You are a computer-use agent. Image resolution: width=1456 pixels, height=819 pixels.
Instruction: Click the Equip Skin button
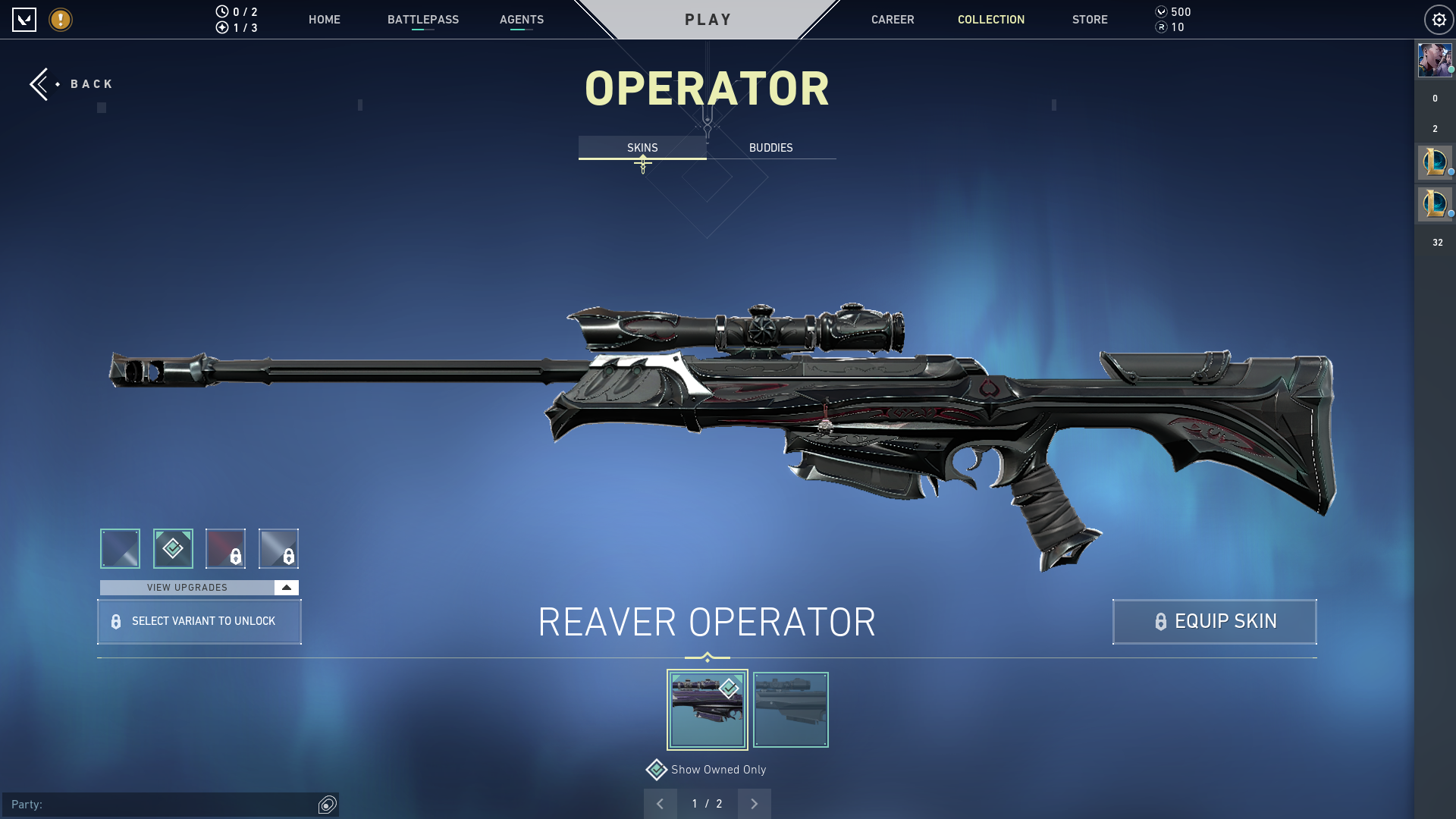pos(1213,621)
